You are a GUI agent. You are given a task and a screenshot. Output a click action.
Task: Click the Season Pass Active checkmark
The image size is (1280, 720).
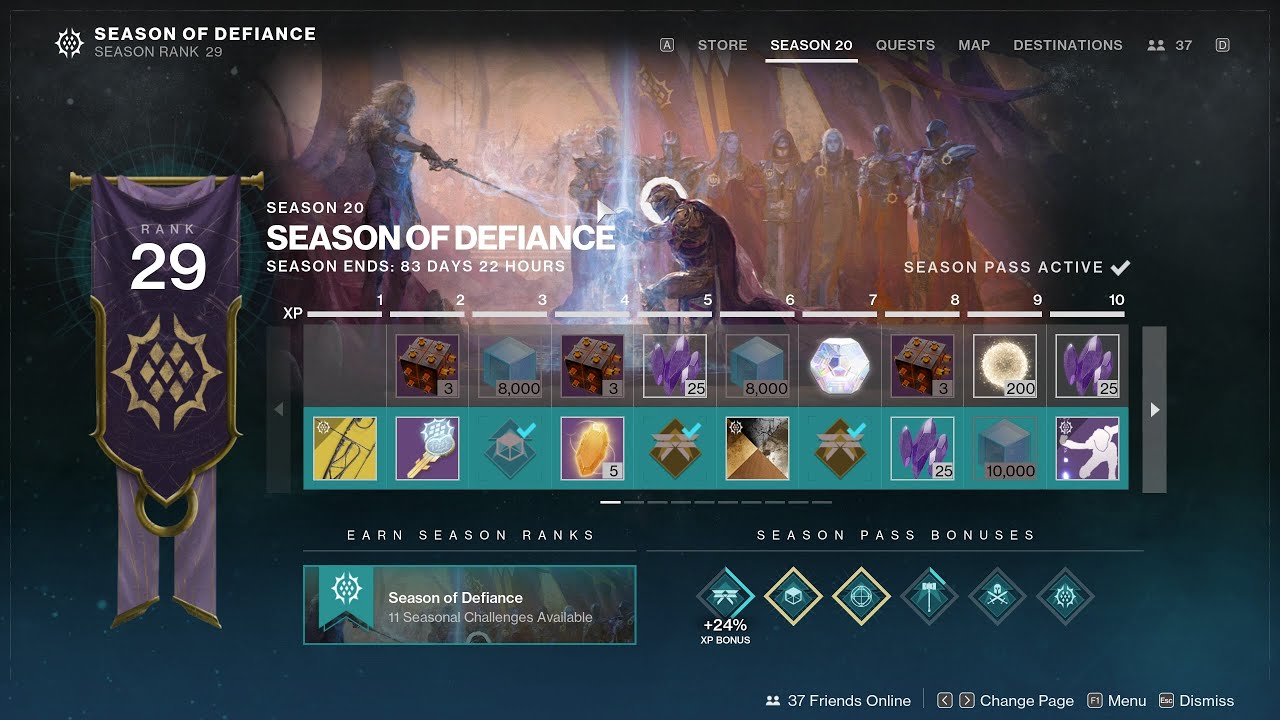(1119, 267)
